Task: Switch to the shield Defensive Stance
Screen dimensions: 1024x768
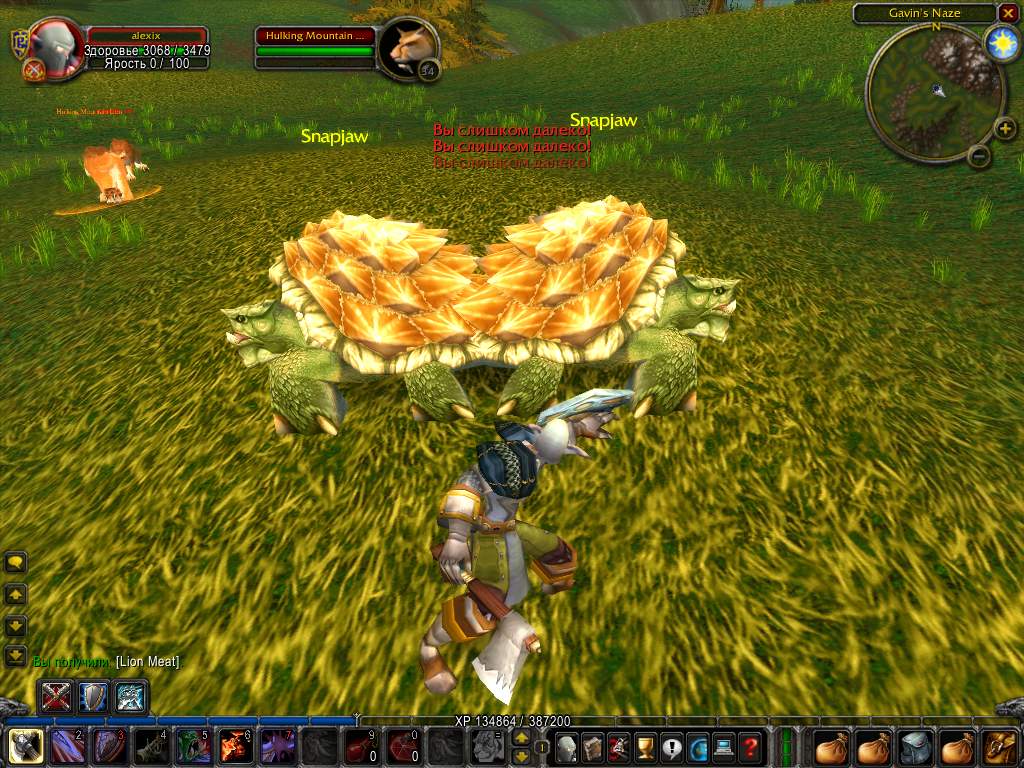Action: click(93, 696)
